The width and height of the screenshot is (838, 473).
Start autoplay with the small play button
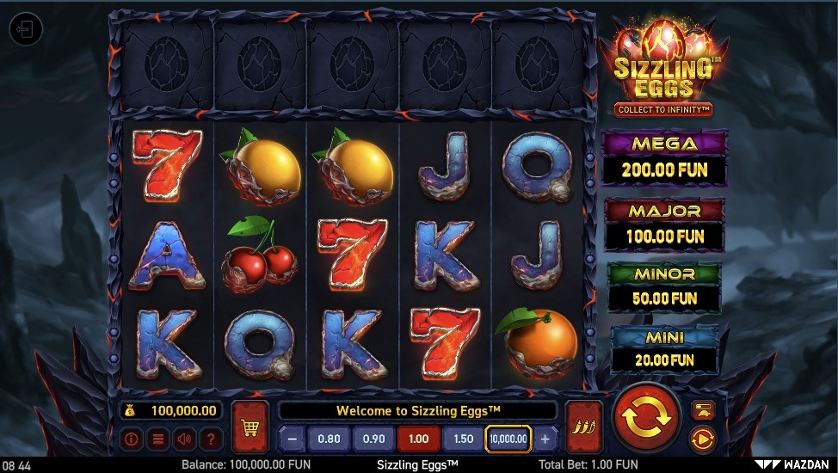(x=702, y=437)
